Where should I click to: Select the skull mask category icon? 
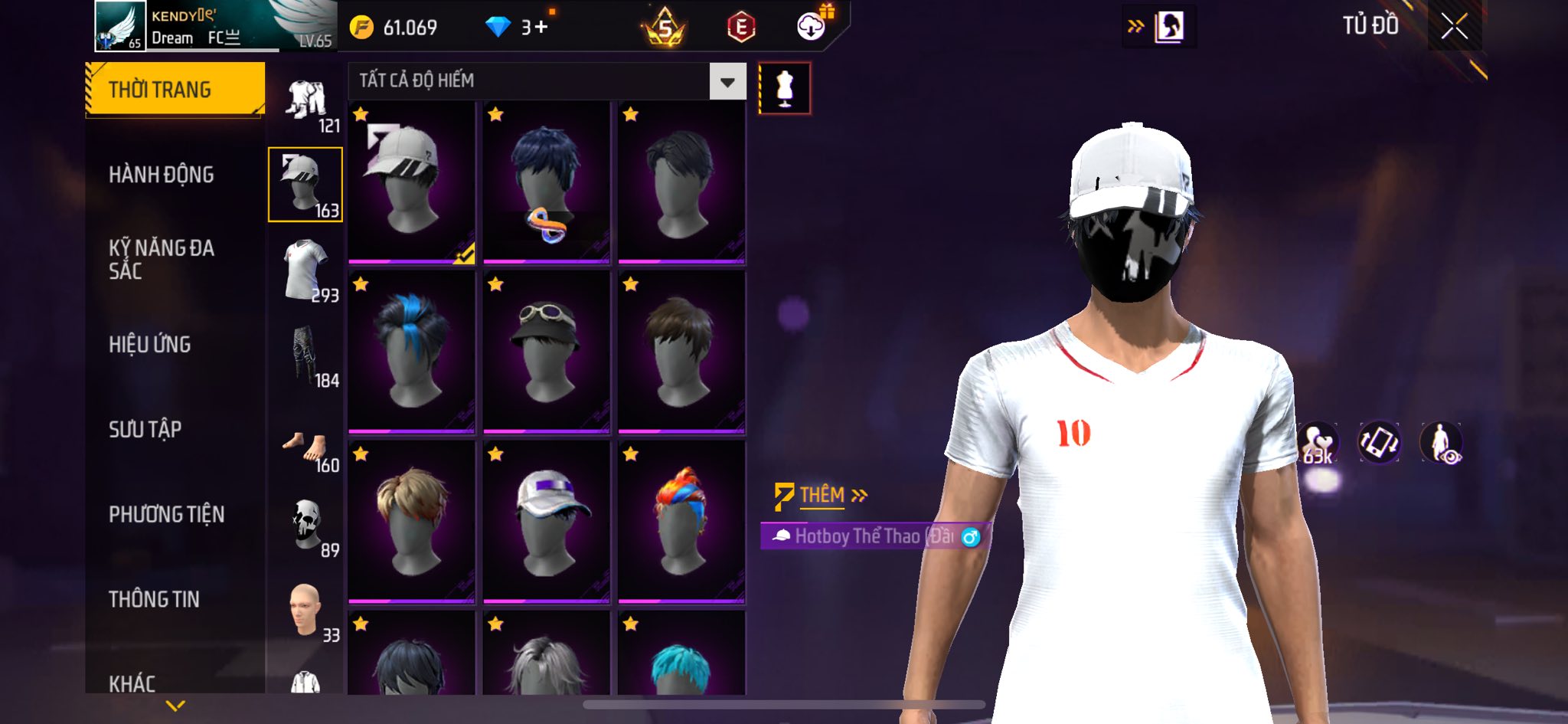click(x=307, y=525)
